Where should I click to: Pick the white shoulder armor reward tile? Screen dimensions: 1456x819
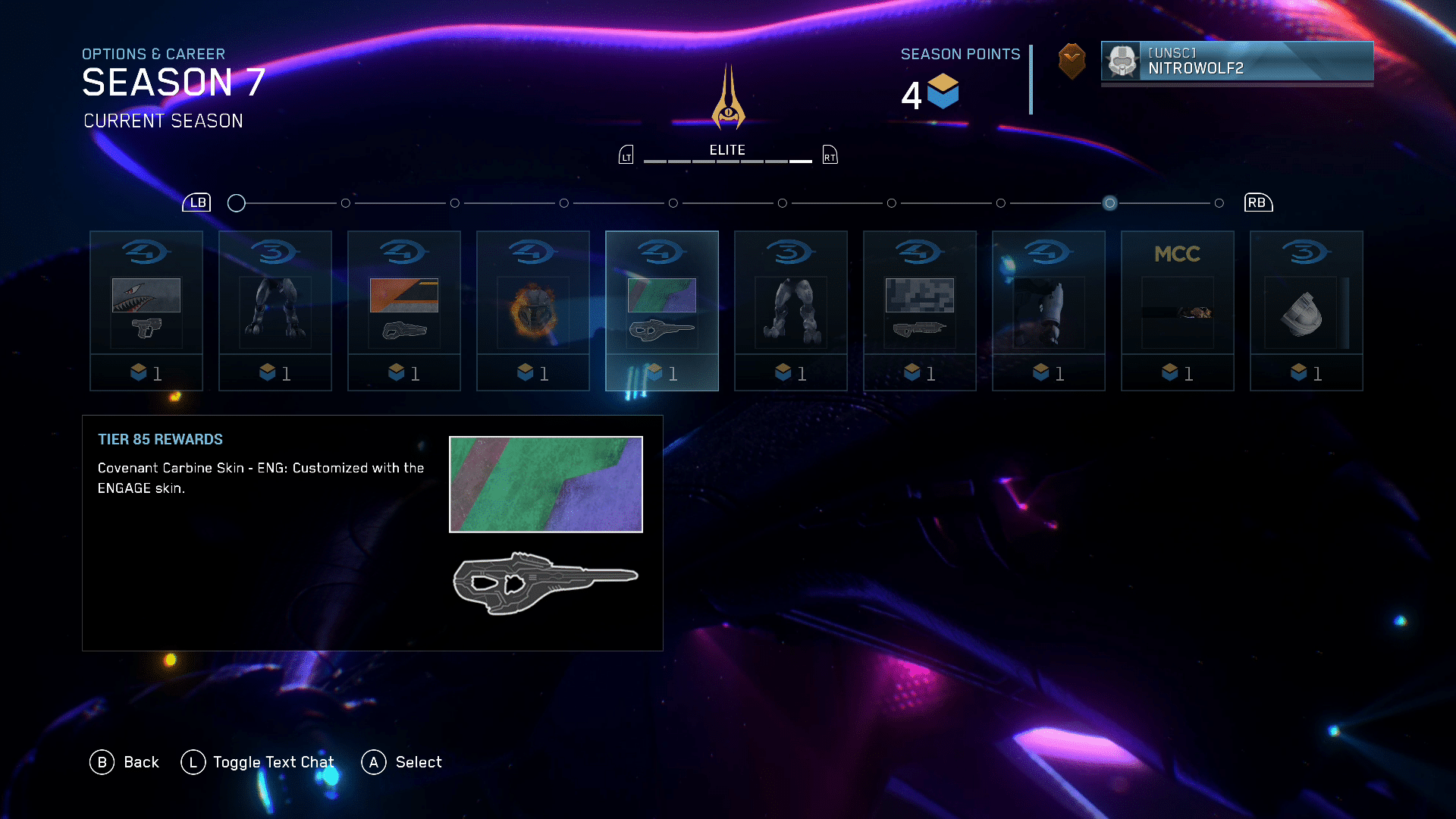(1307, 311)
